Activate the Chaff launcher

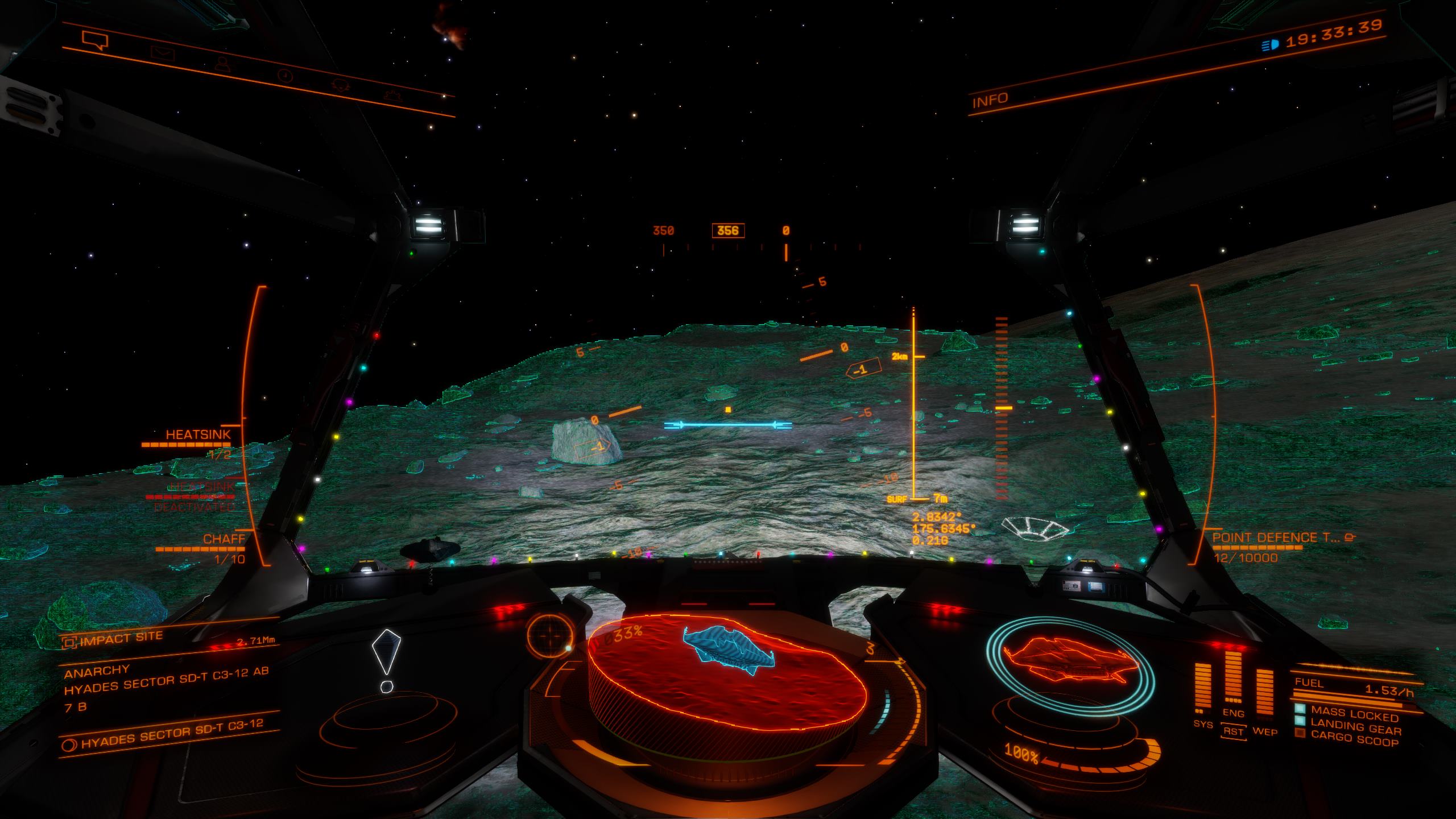tap(224, 539)
